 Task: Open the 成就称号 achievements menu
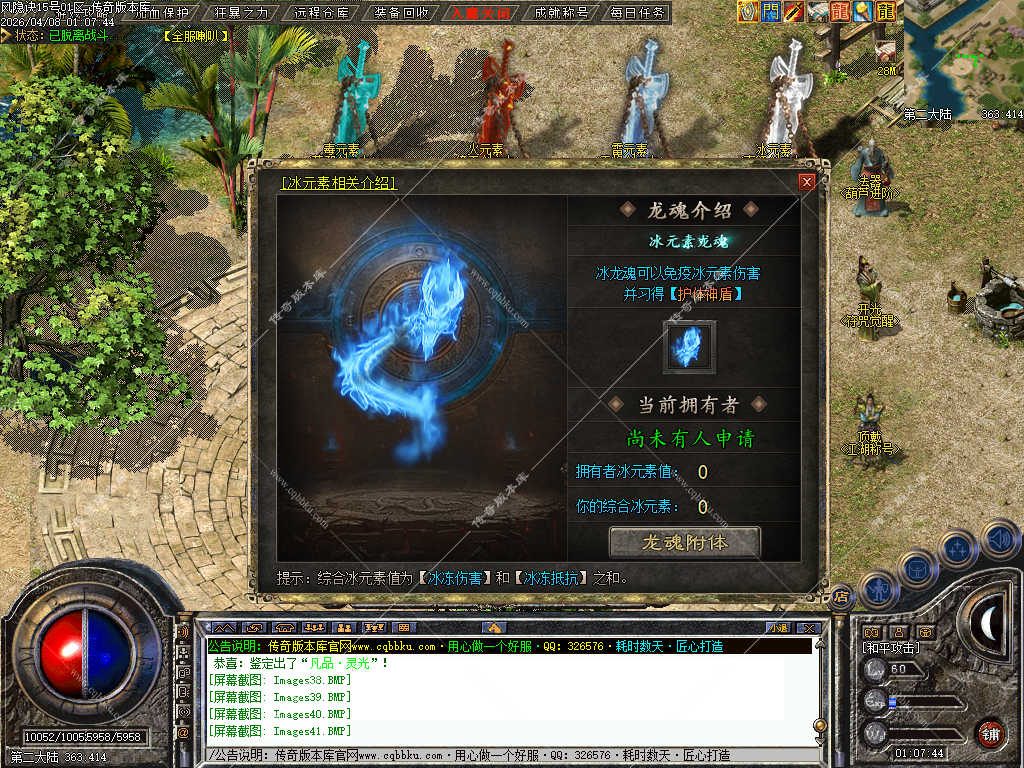tap(561, 13)
